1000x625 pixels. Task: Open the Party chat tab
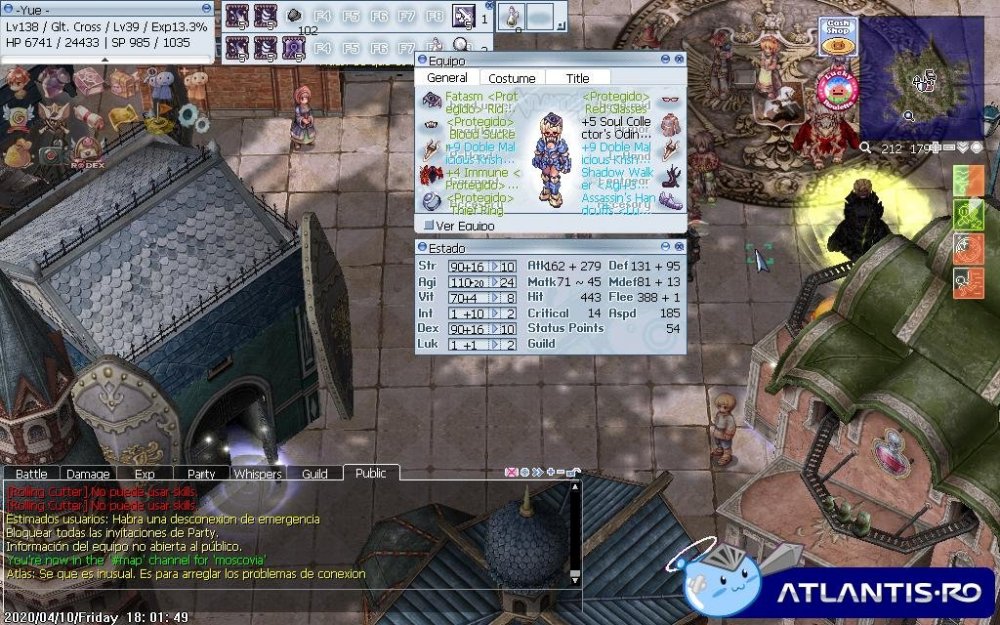(200, 474)
